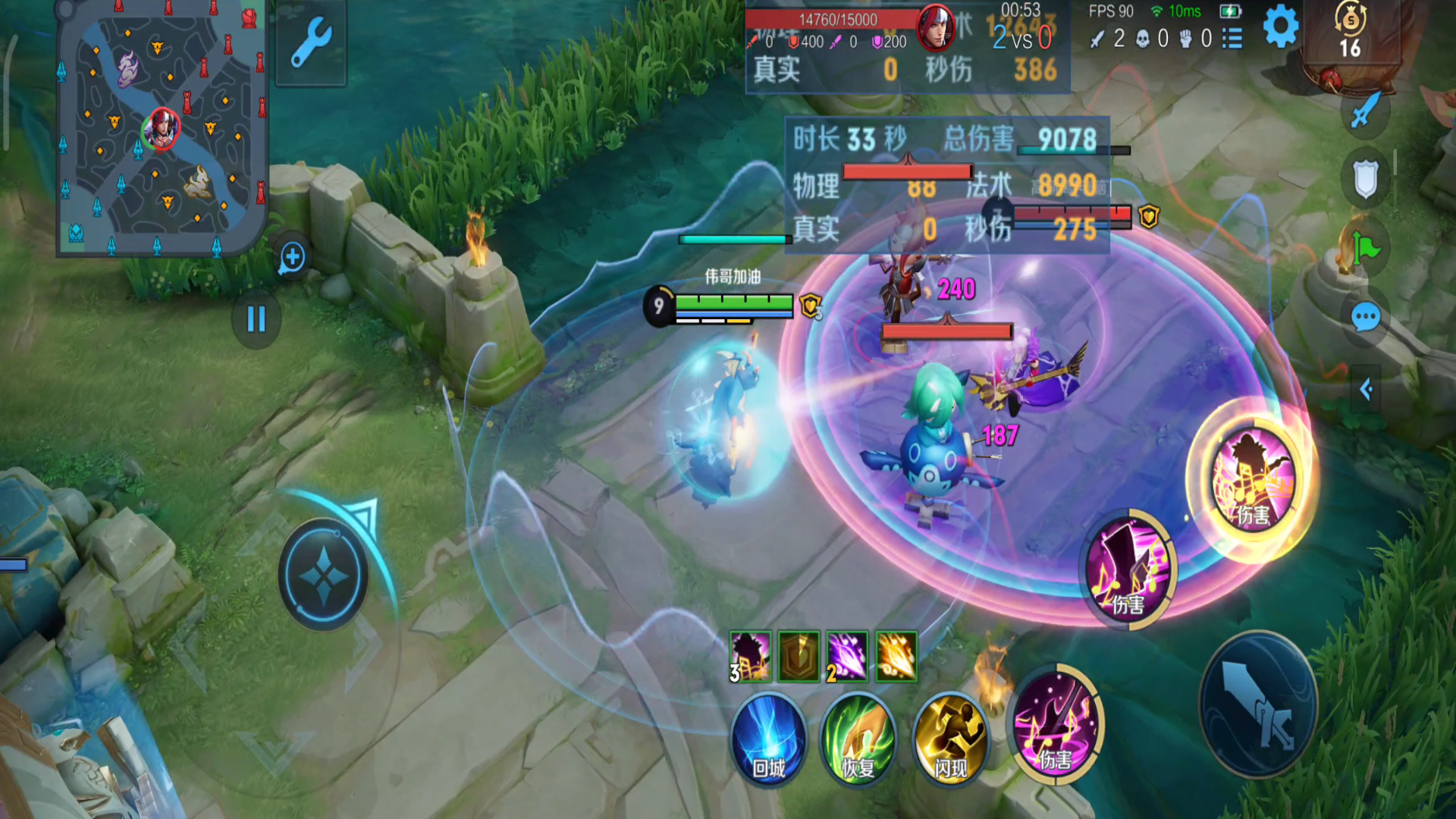Cast the glowing ultimate damage skill
The height and width of the screenshot is (819, 1456).
tap(1252, 480)
